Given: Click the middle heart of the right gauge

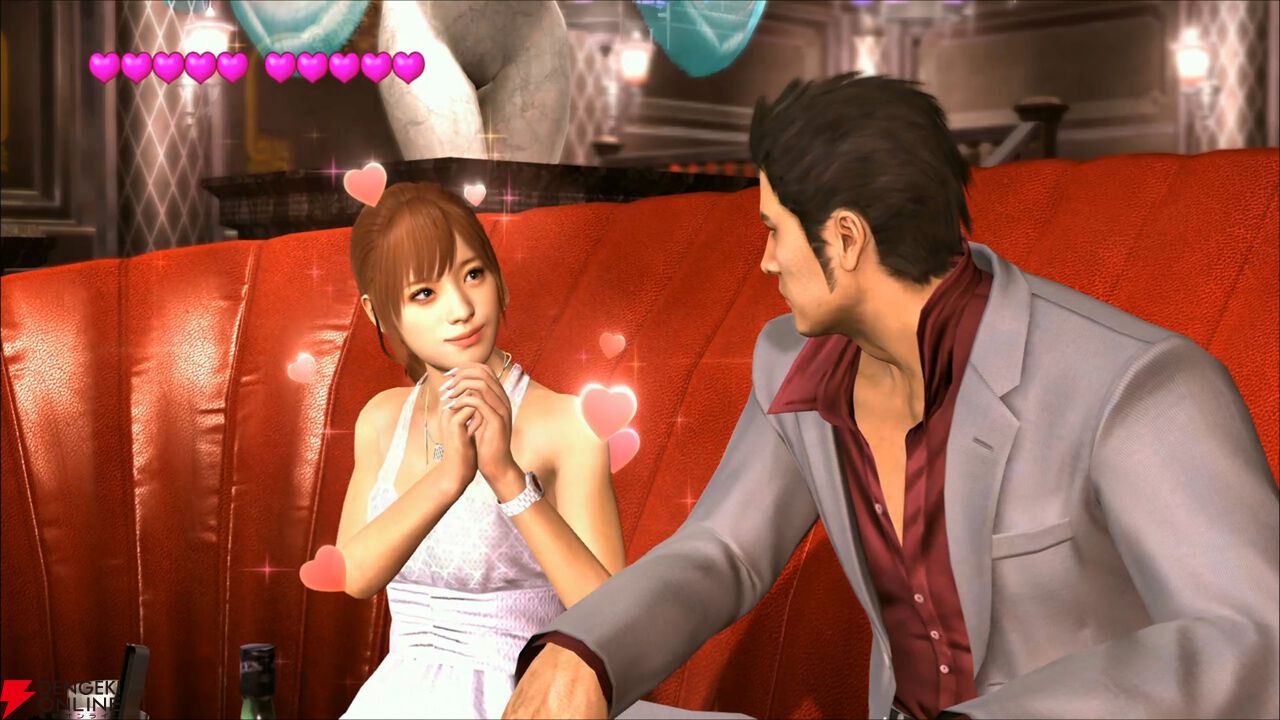Looking at the screenshot, I should (x=342, y=66).
